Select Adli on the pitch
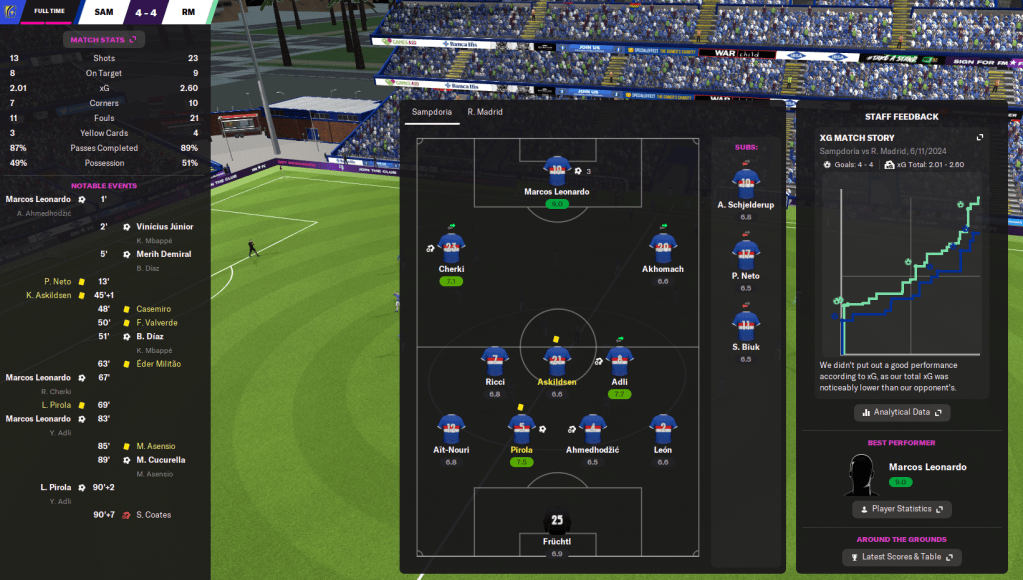This screenshot has width=1023, height=580. 620,361
